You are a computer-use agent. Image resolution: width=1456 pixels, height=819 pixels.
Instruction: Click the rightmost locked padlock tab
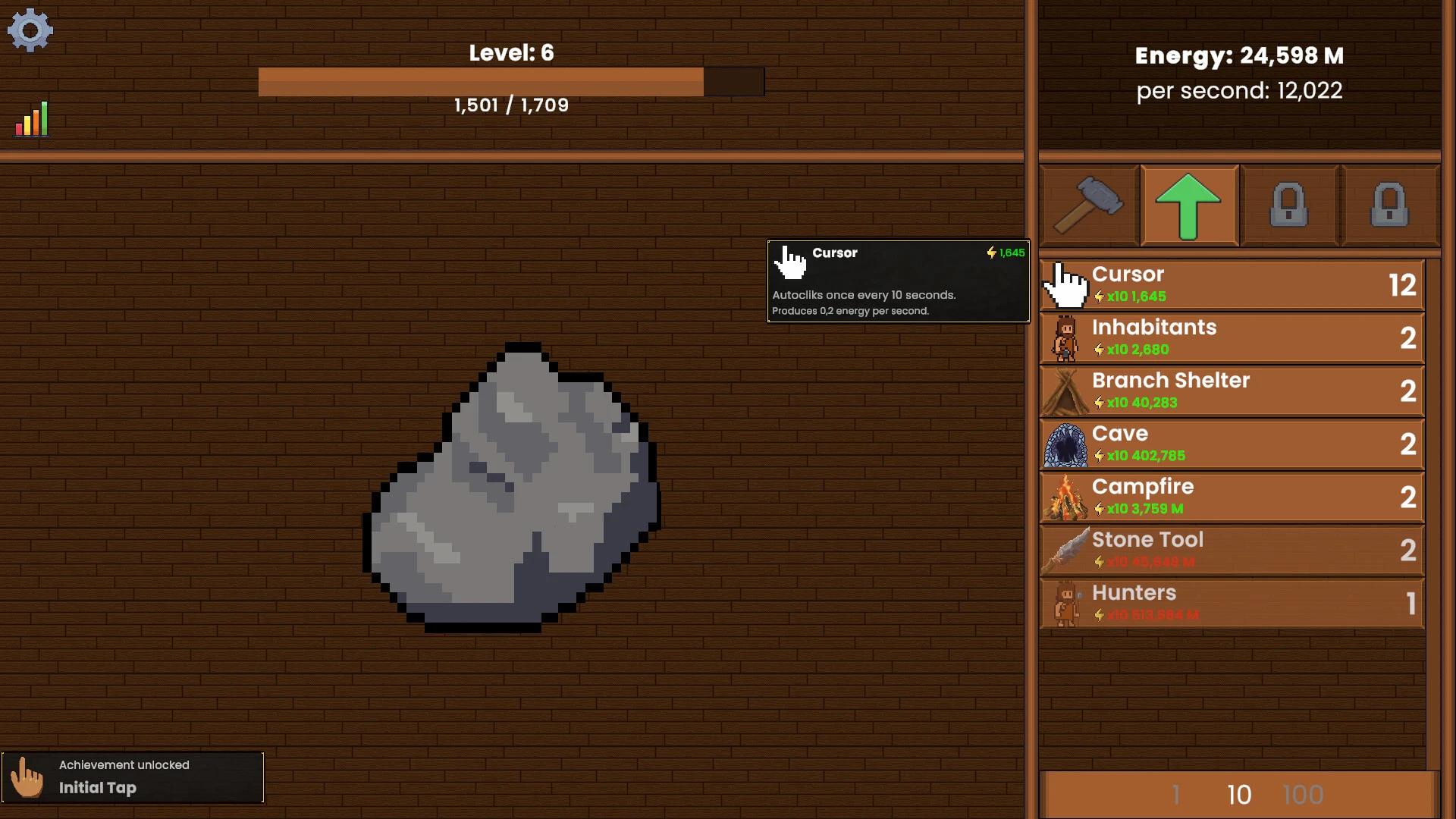pyautogui.click(x=1390, y=205)
